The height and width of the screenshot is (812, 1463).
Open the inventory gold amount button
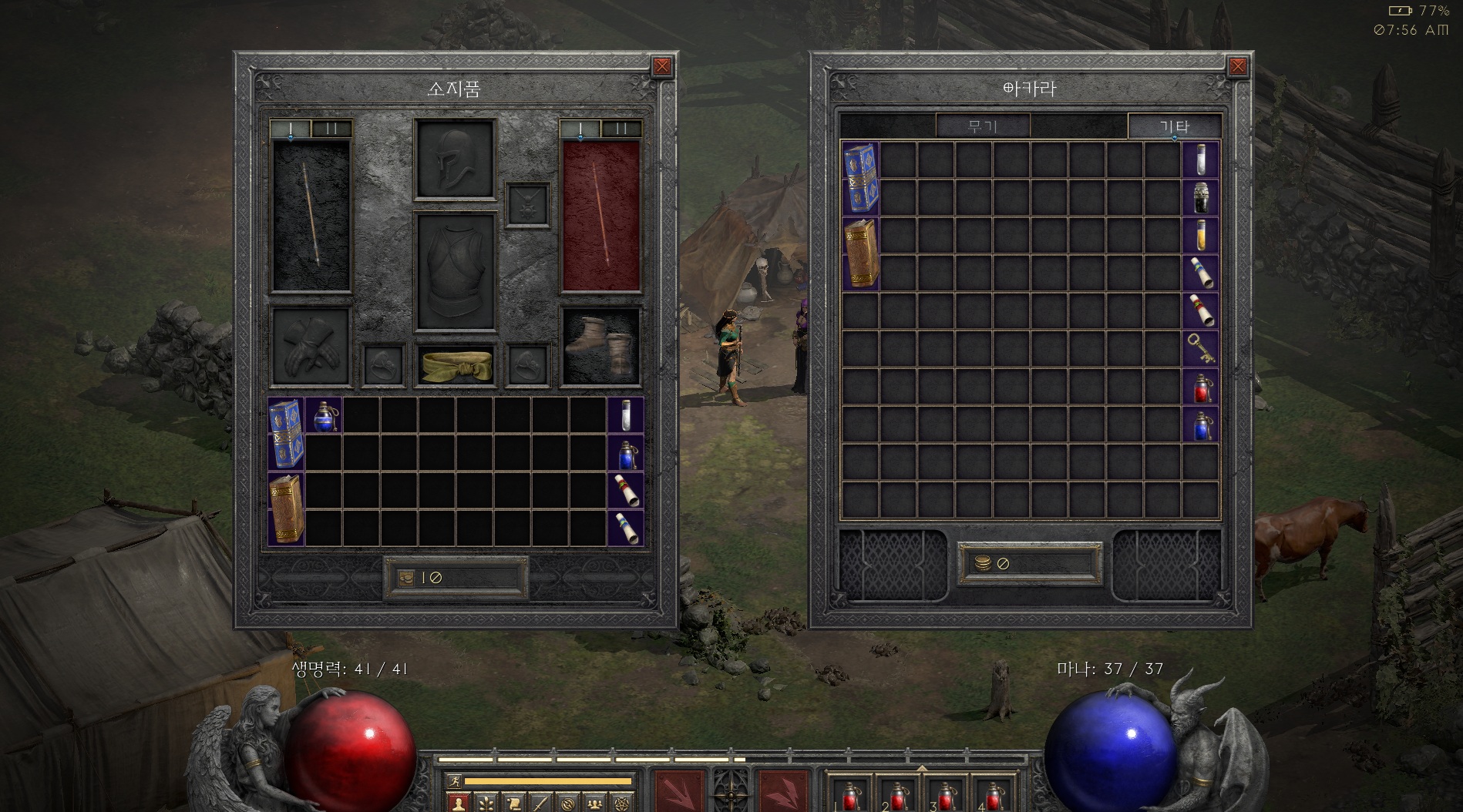[455, 578]
